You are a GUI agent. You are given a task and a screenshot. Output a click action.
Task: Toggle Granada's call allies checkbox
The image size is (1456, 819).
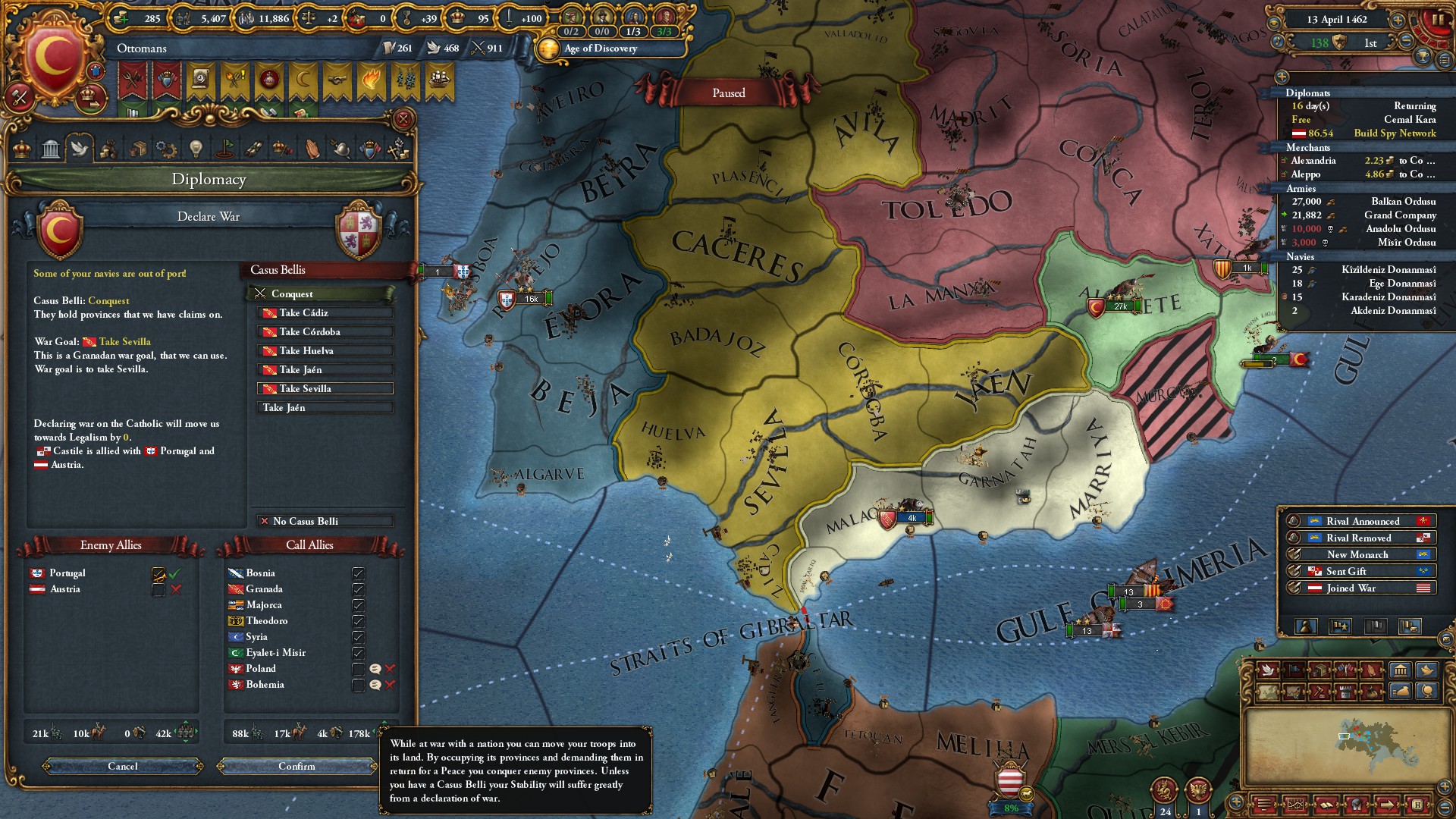coord(359,589)
